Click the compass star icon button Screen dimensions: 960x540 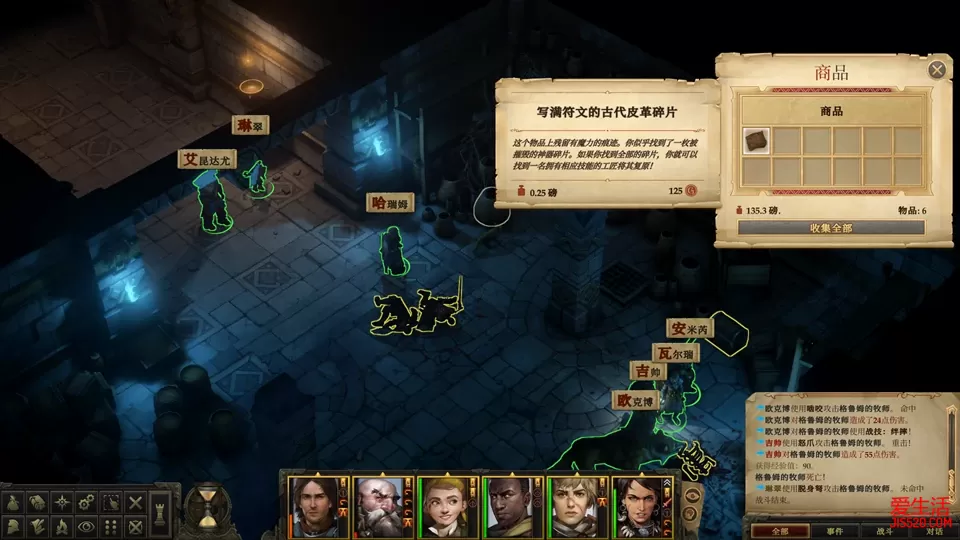(60, 501)
